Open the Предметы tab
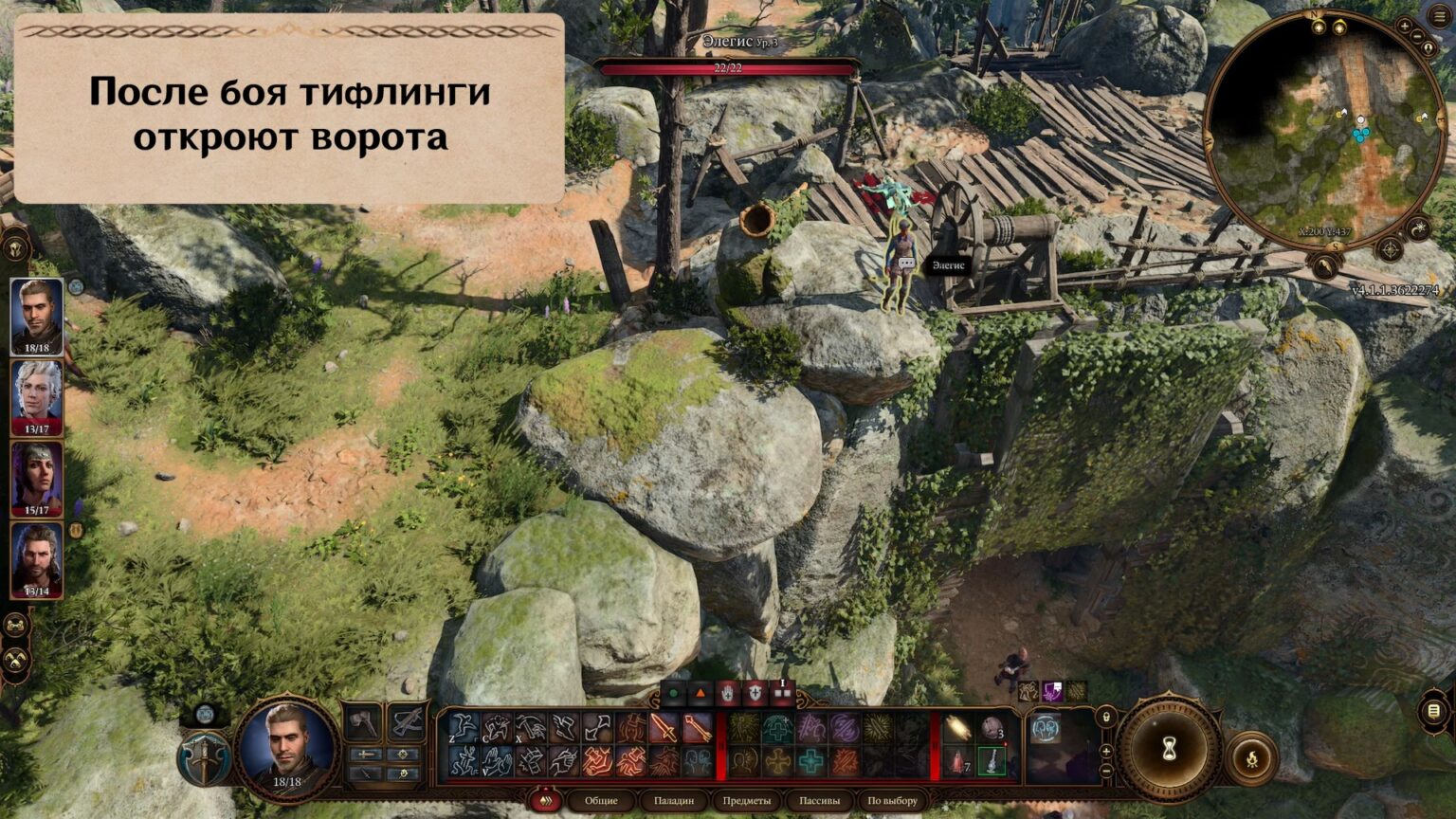1456x819 pixels. pyautogui.click(x=750, y=801)
